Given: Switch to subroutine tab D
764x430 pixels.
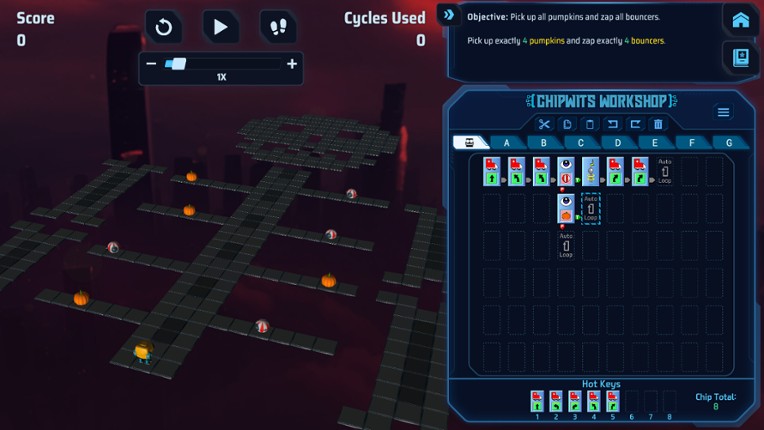Looking at the screenshot, I should 618,143.
